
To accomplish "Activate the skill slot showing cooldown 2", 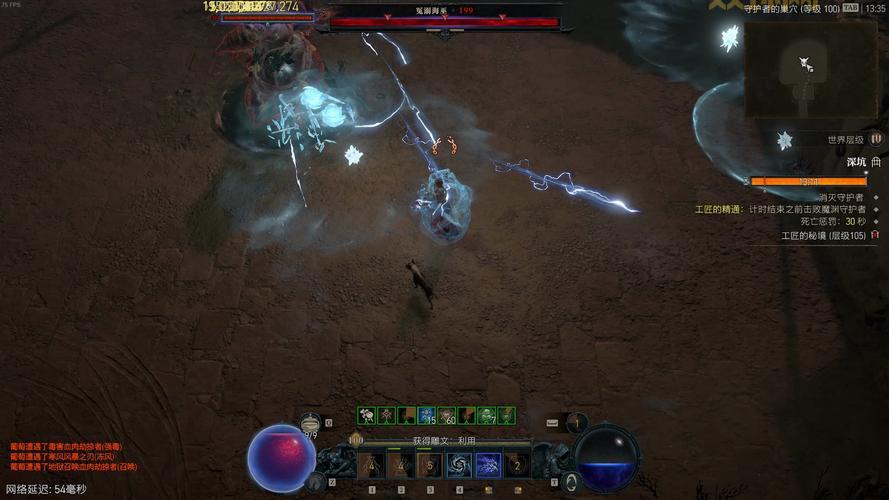I will point(517,465).
